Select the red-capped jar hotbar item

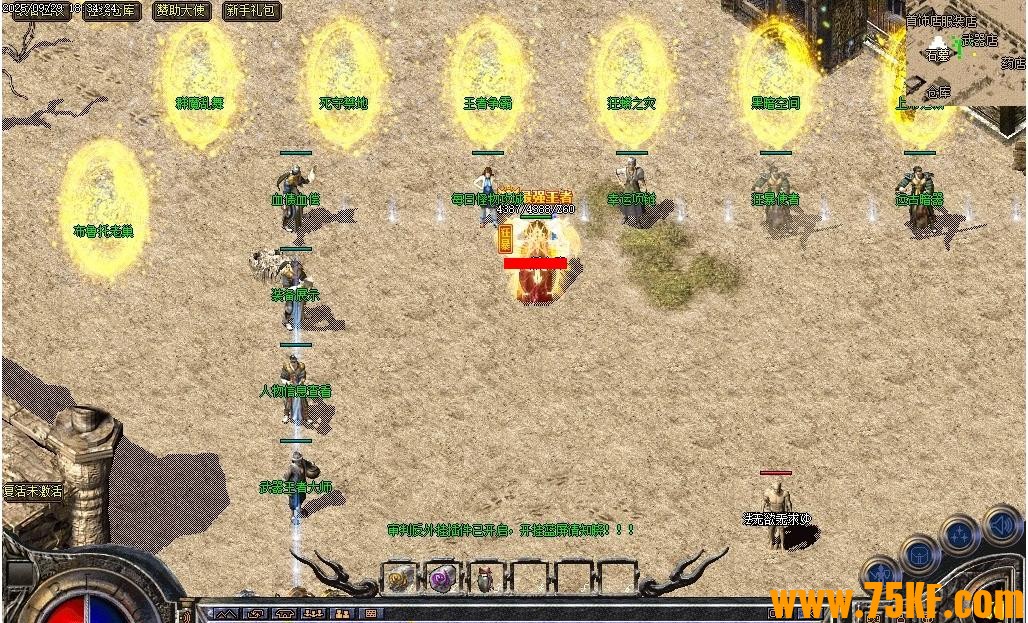click(485, 578)
